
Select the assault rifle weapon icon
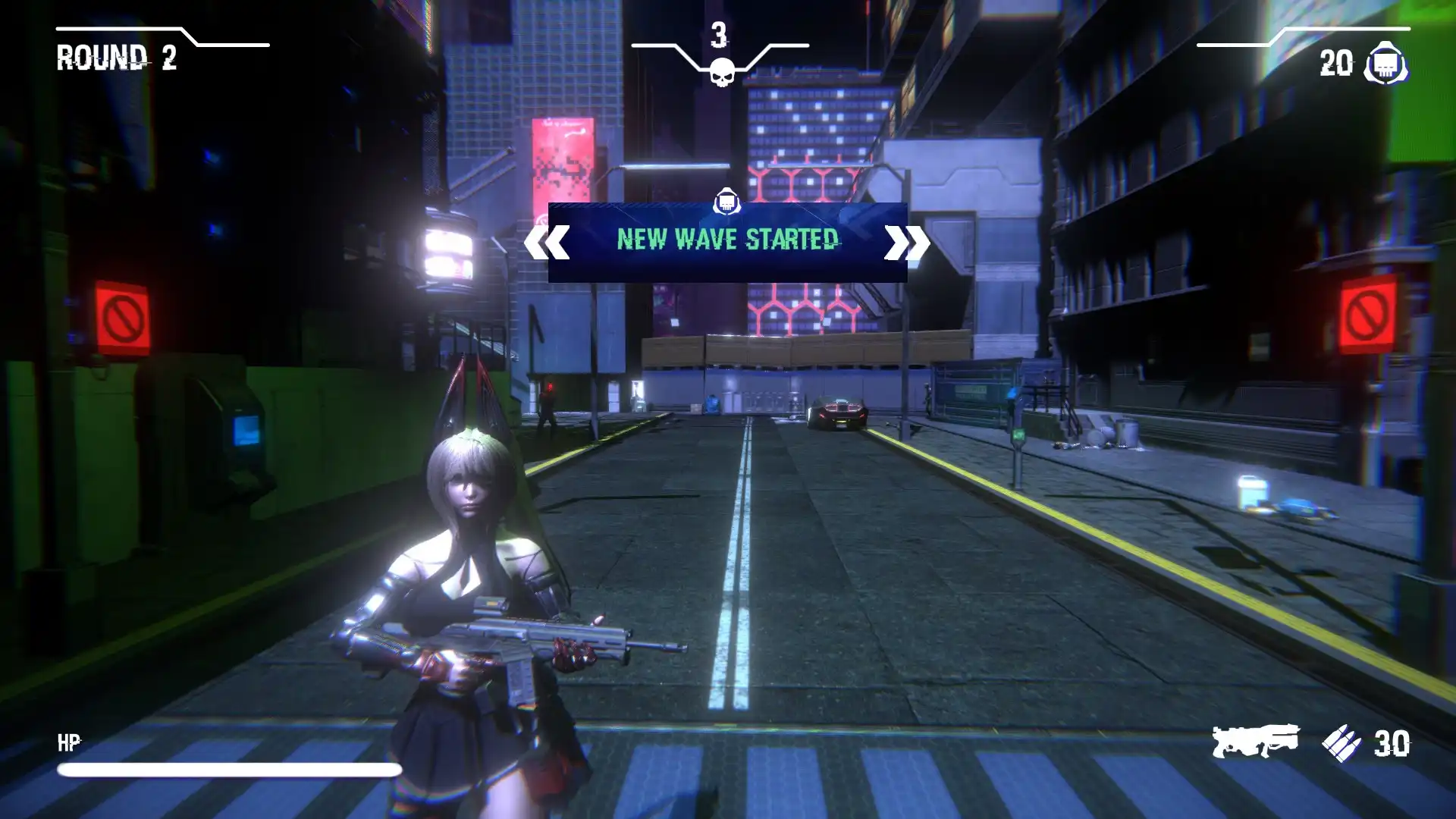click(x=1255, y=741)
